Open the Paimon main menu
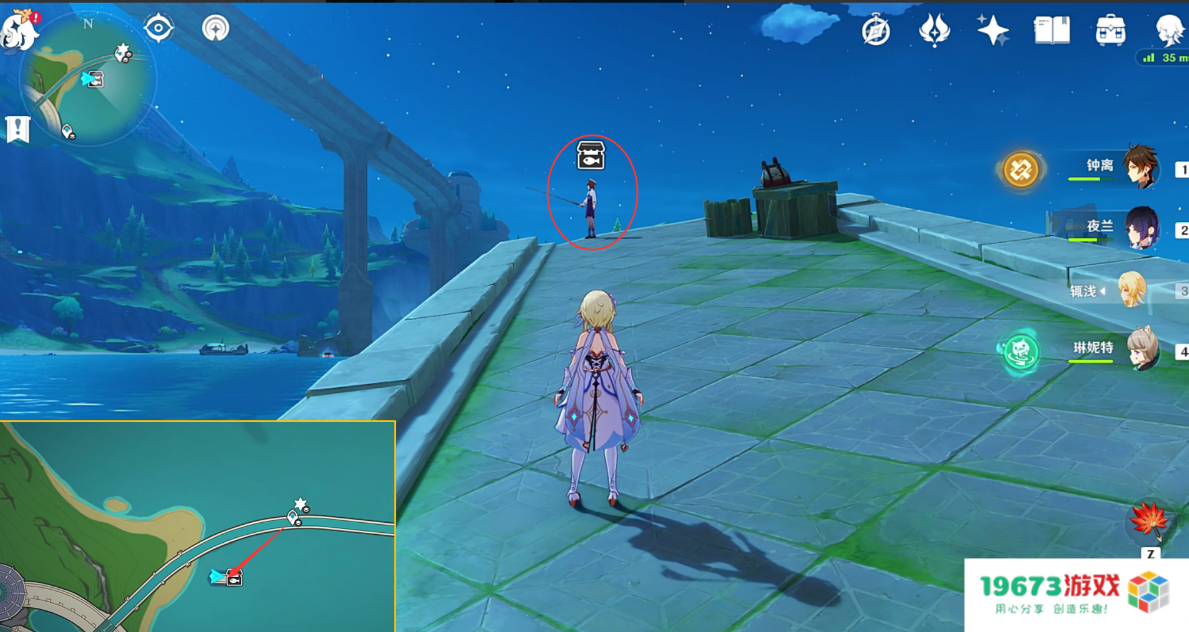1189x632 pixels. pos(18,30)
